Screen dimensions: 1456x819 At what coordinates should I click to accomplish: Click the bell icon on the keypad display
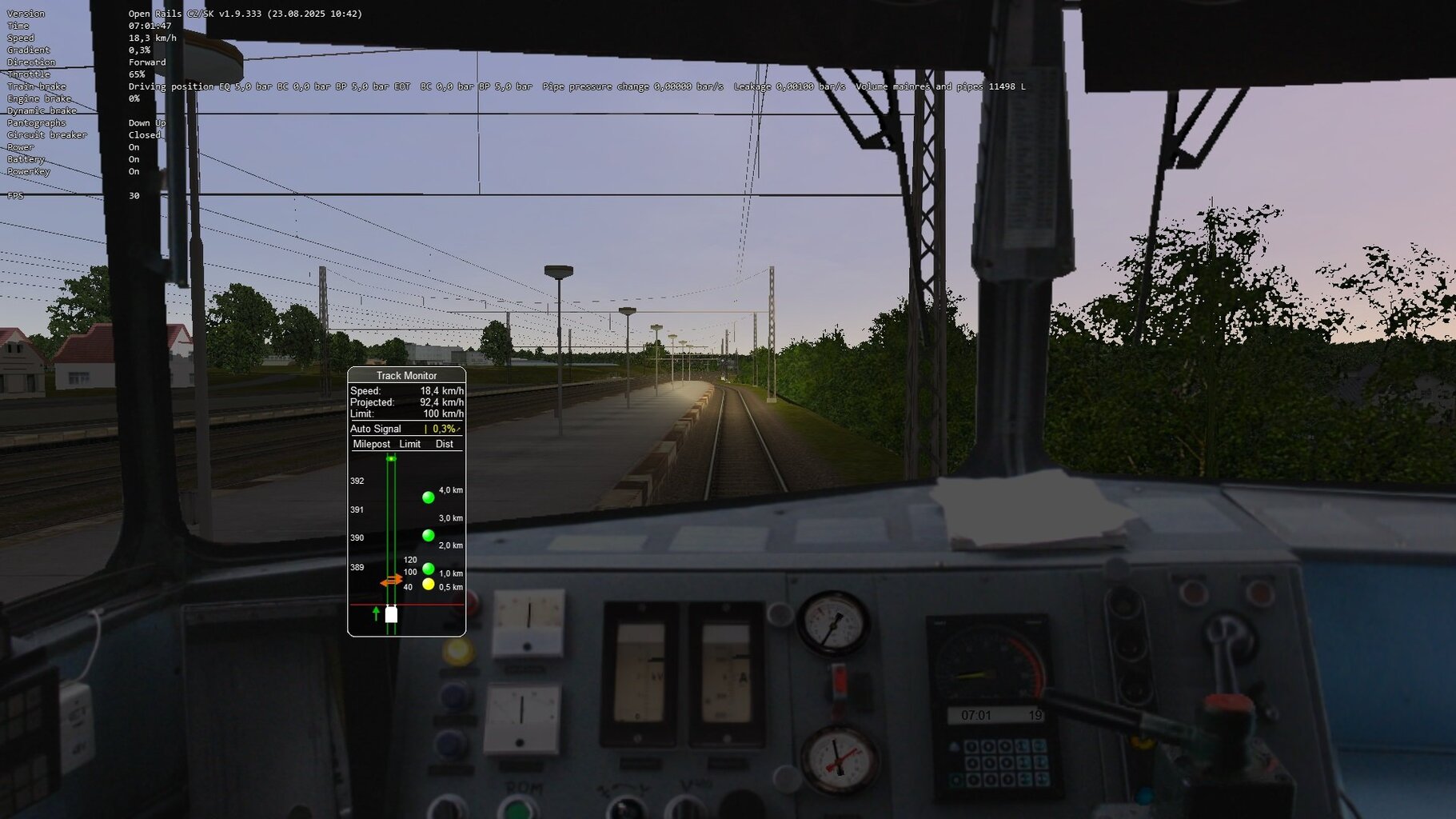954,747
